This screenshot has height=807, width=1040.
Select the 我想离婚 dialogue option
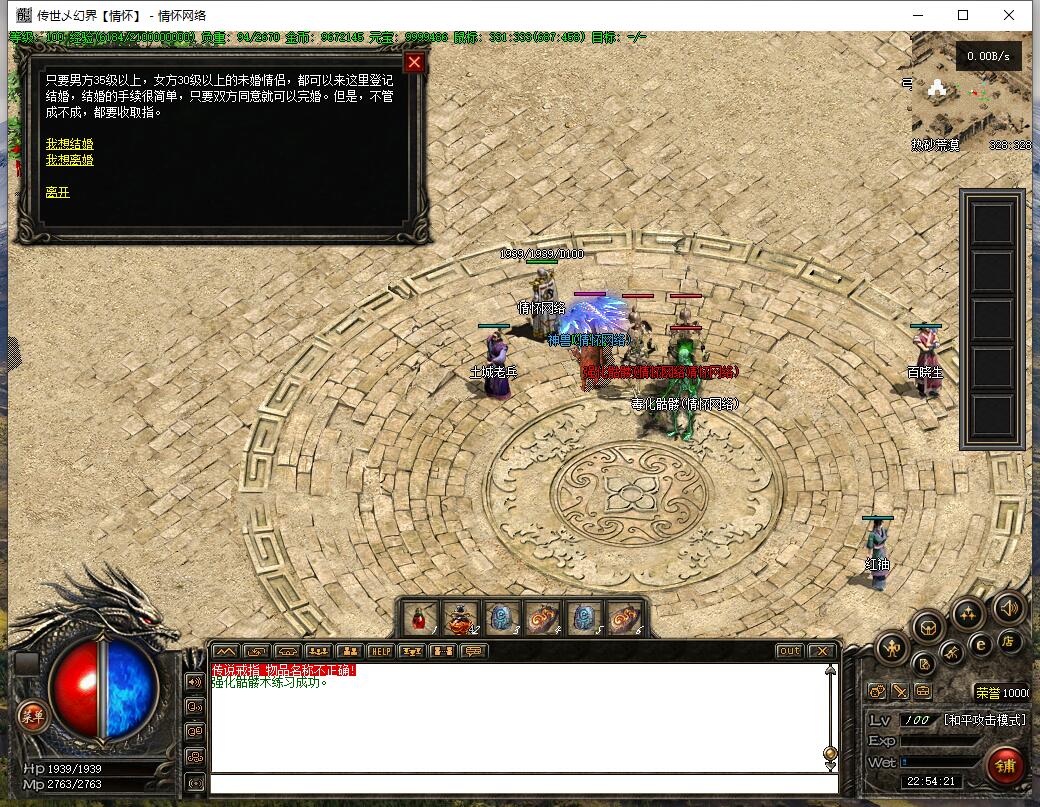pos(69,160)
